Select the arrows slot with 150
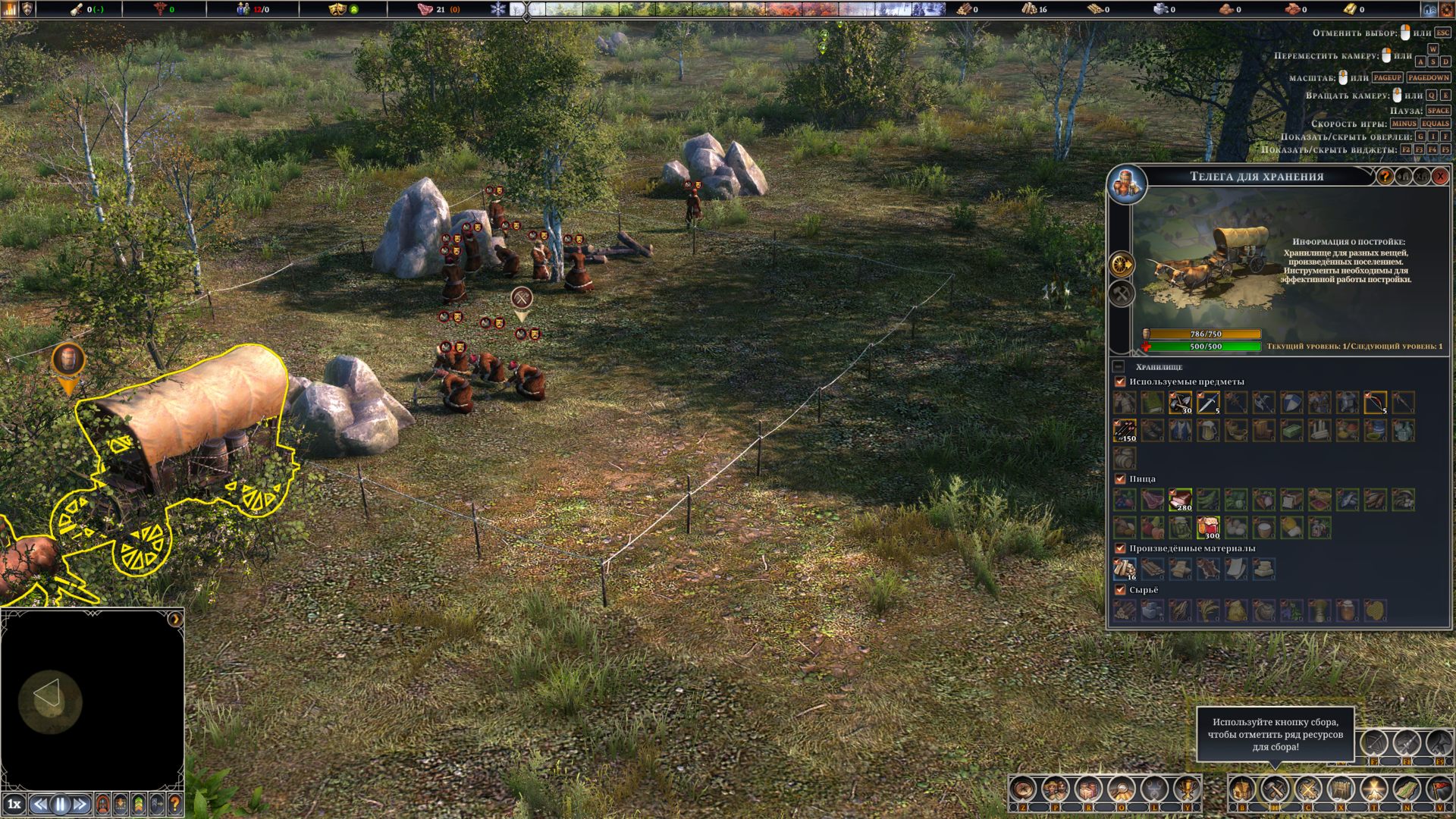Viewport: 1456px width, 819px height. click(x=1125, y=431)
